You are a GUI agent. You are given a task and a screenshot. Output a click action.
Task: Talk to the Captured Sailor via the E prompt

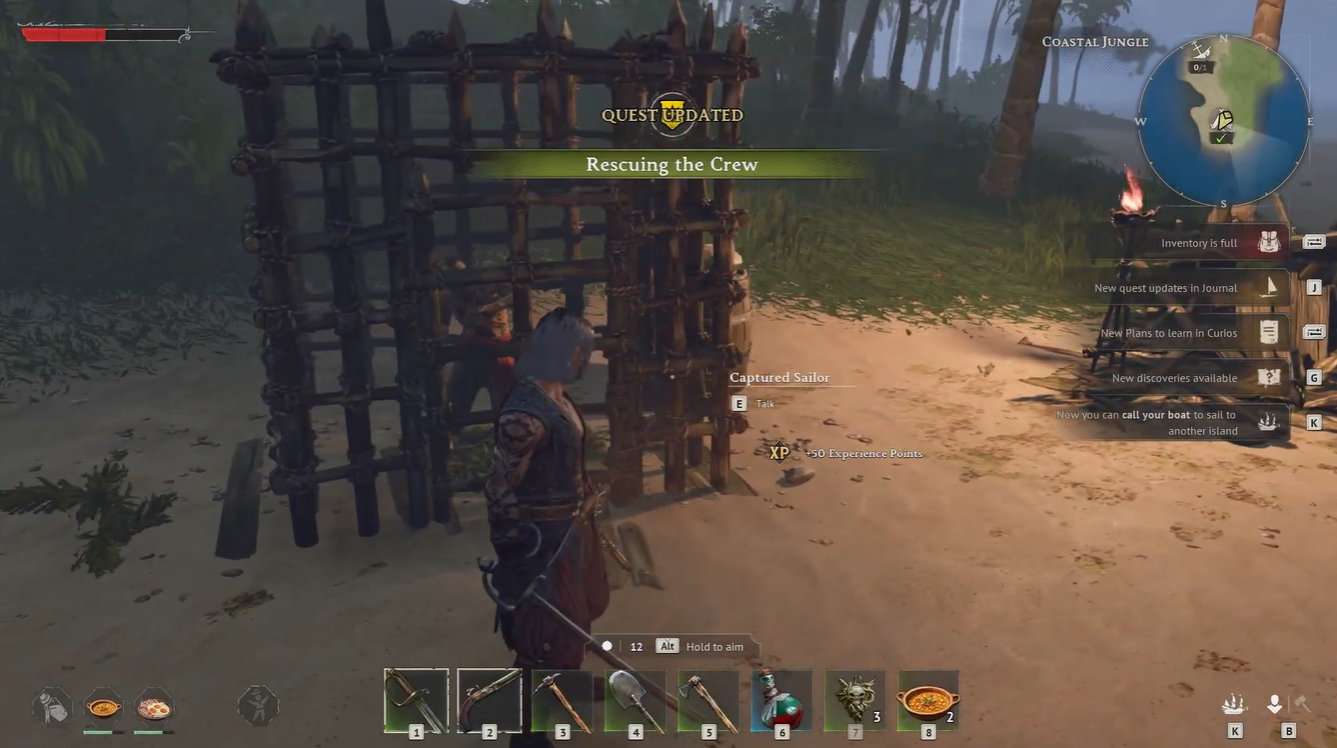pos(738,403)
